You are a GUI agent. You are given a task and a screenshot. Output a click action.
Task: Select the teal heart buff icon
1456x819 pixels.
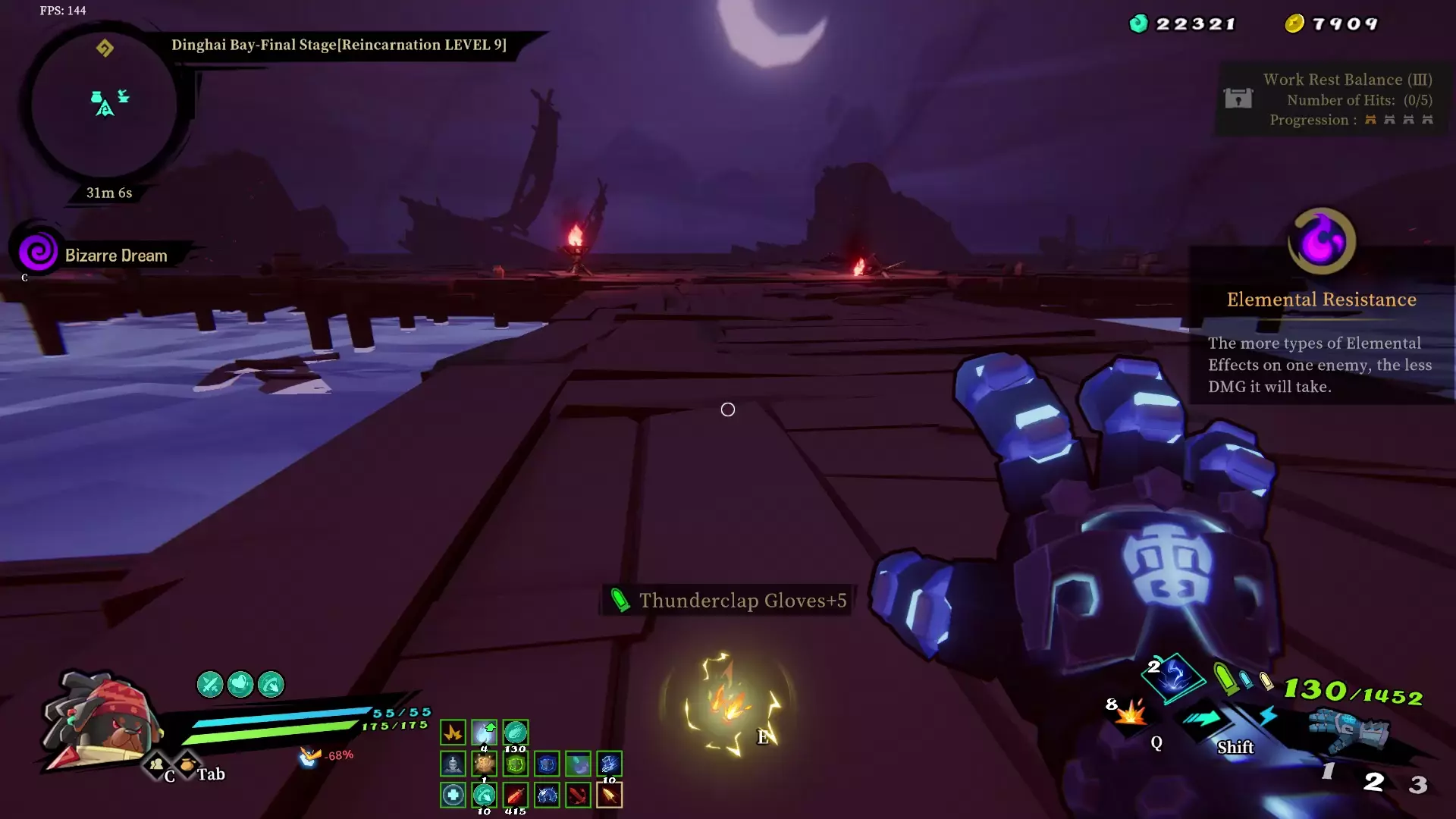click(x=240, y=685)
